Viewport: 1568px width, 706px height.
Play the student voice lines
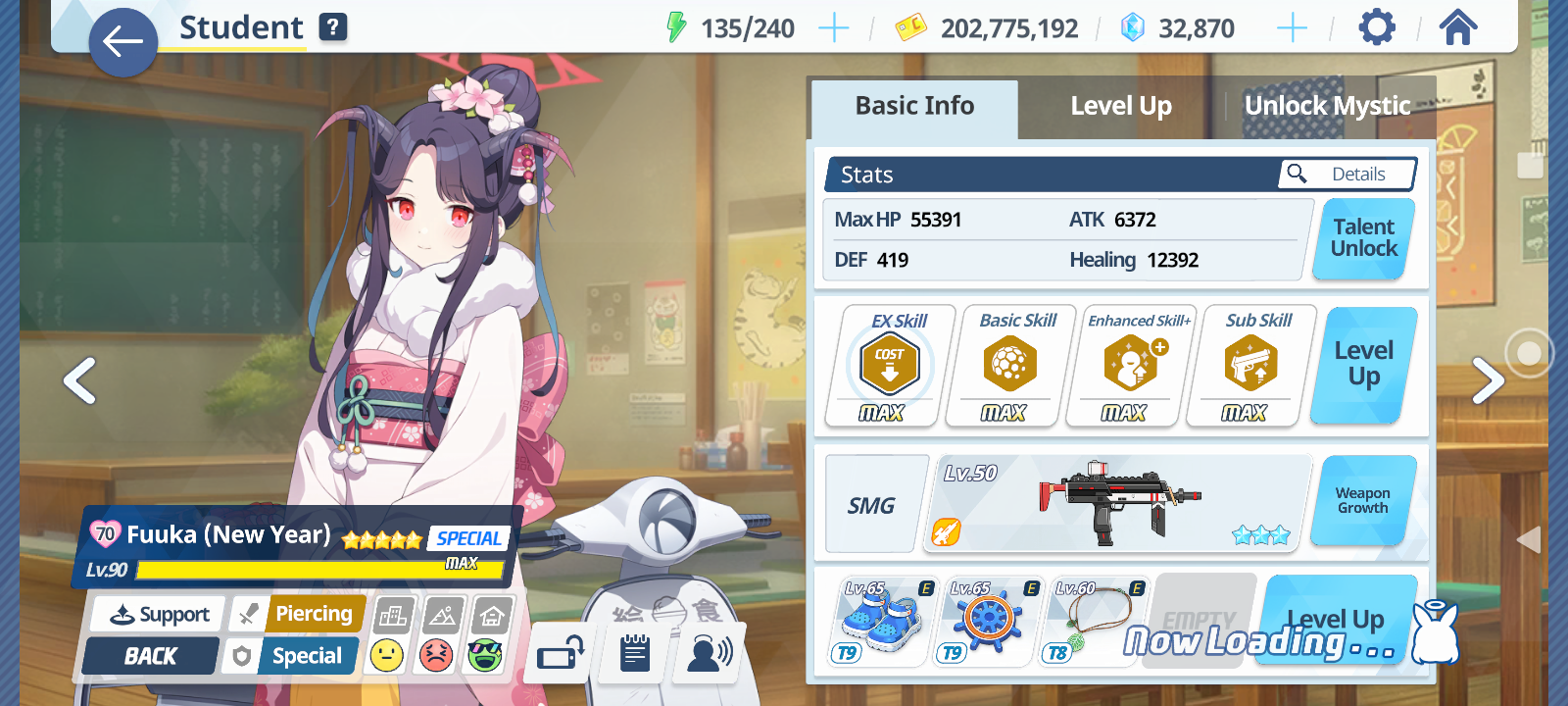pyautogui.click(x=710, y=653)
